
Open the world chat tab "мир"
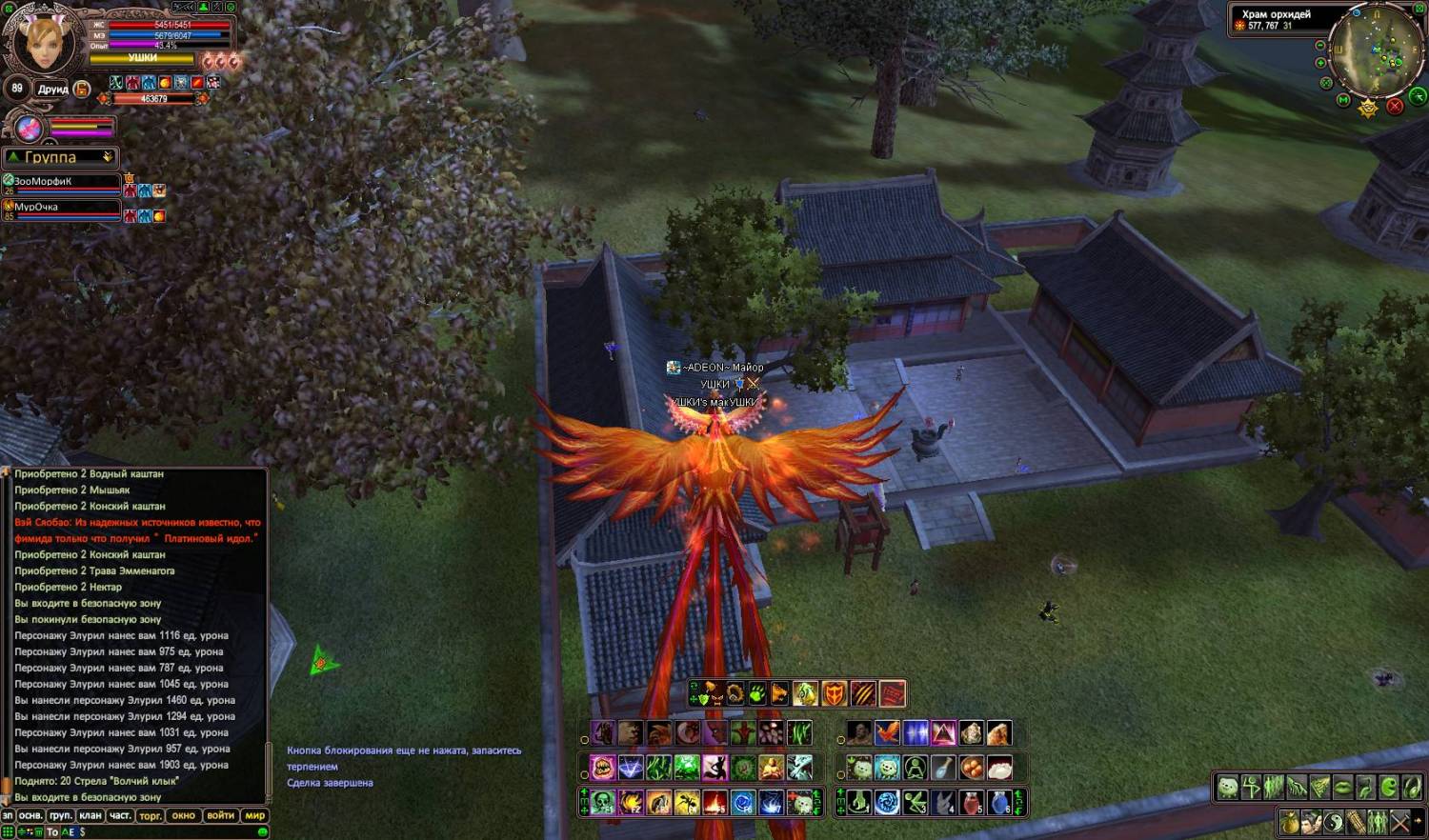[254, 815]
